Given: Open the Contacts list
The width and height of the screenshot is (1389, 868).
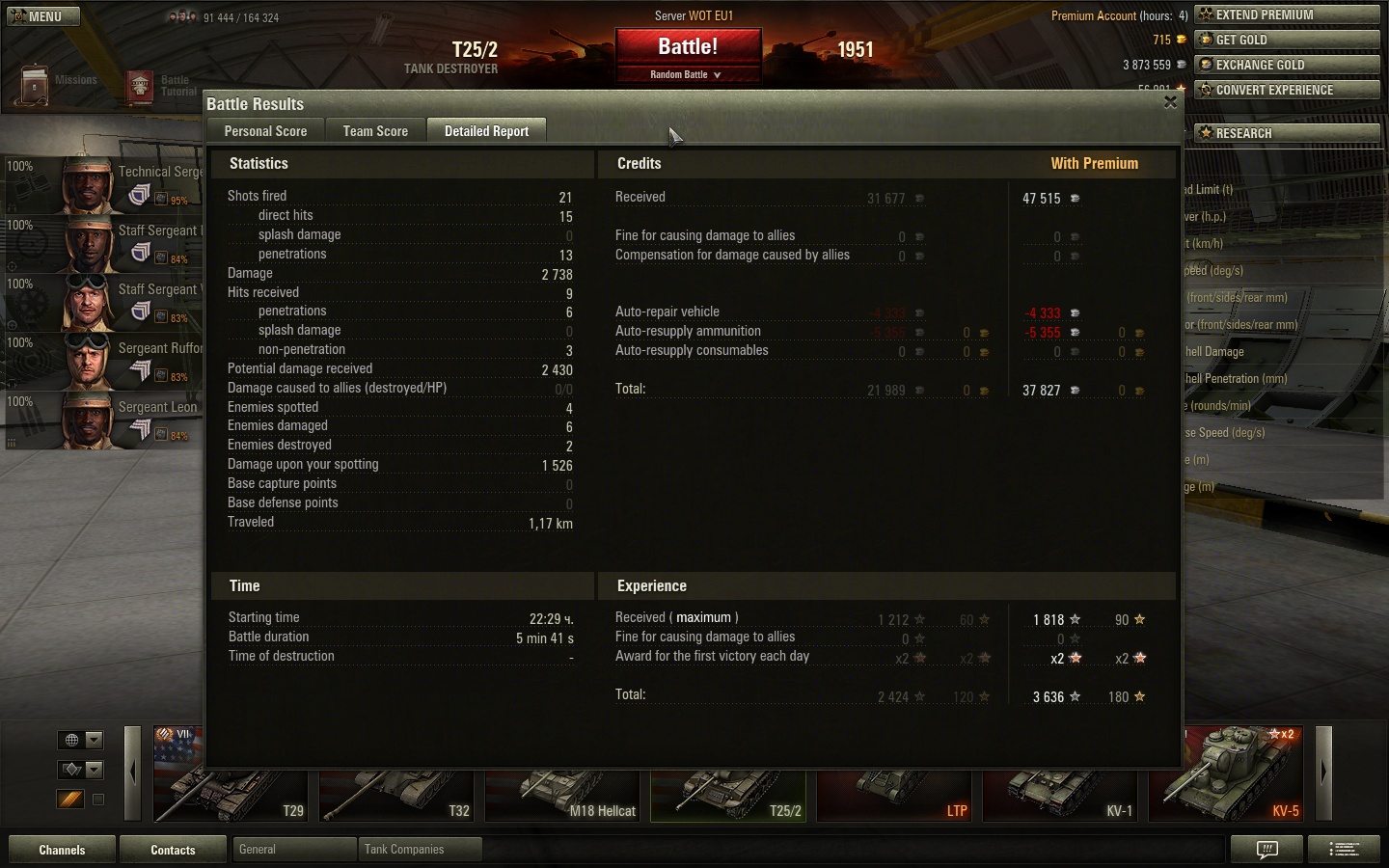Looking at the screenshot, I should [173, 850].
